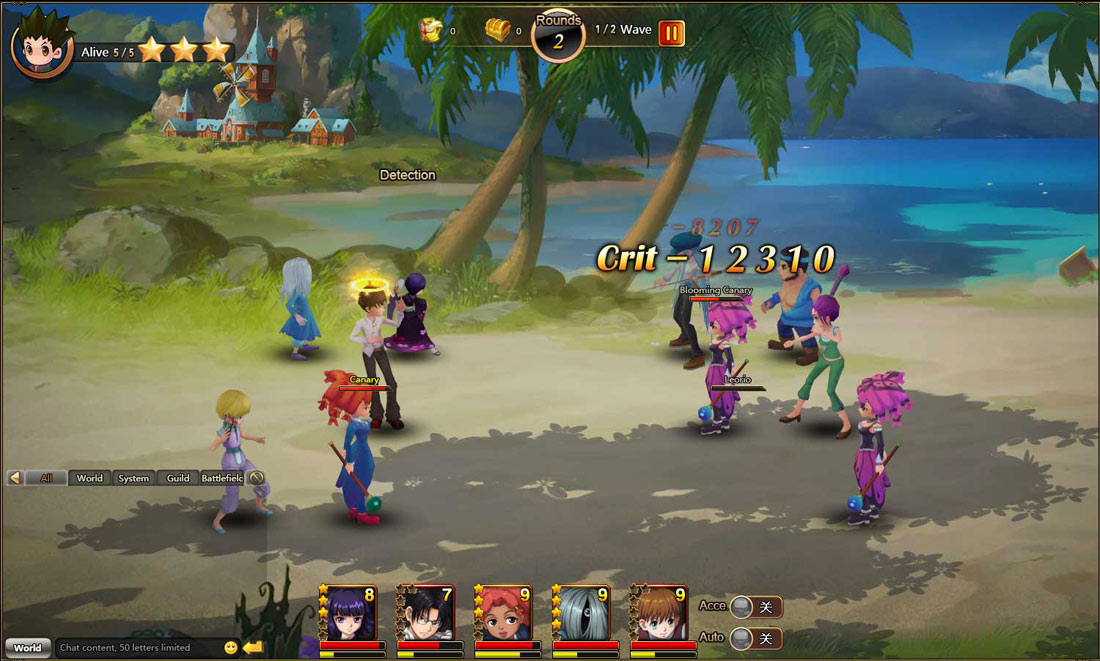Collapse the chat panel with the left arrow
1100x661 pixels.
(x=15, y=478)
